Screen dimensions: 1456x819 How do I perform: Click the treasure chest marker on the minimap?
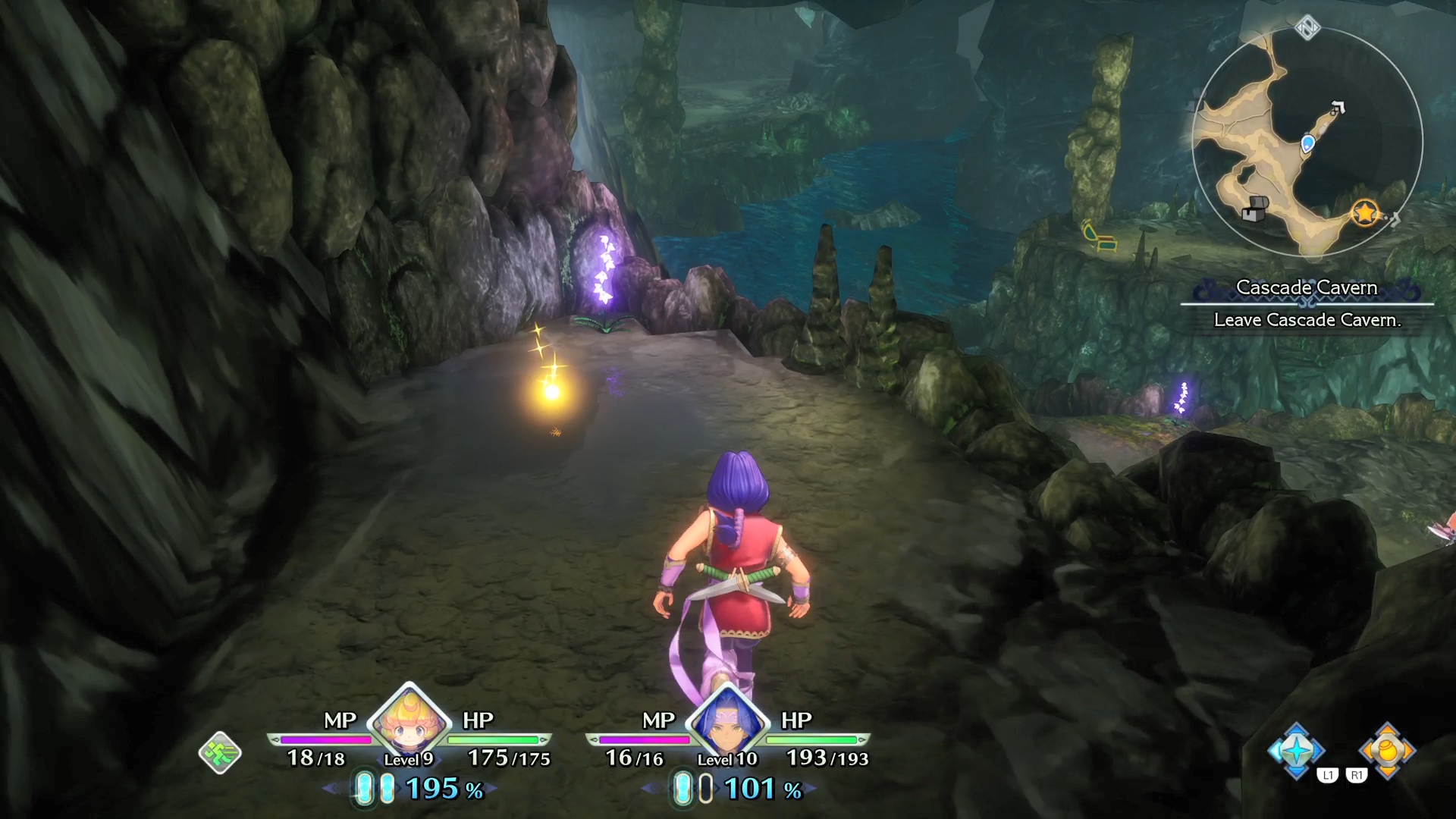coord(1254,209)
